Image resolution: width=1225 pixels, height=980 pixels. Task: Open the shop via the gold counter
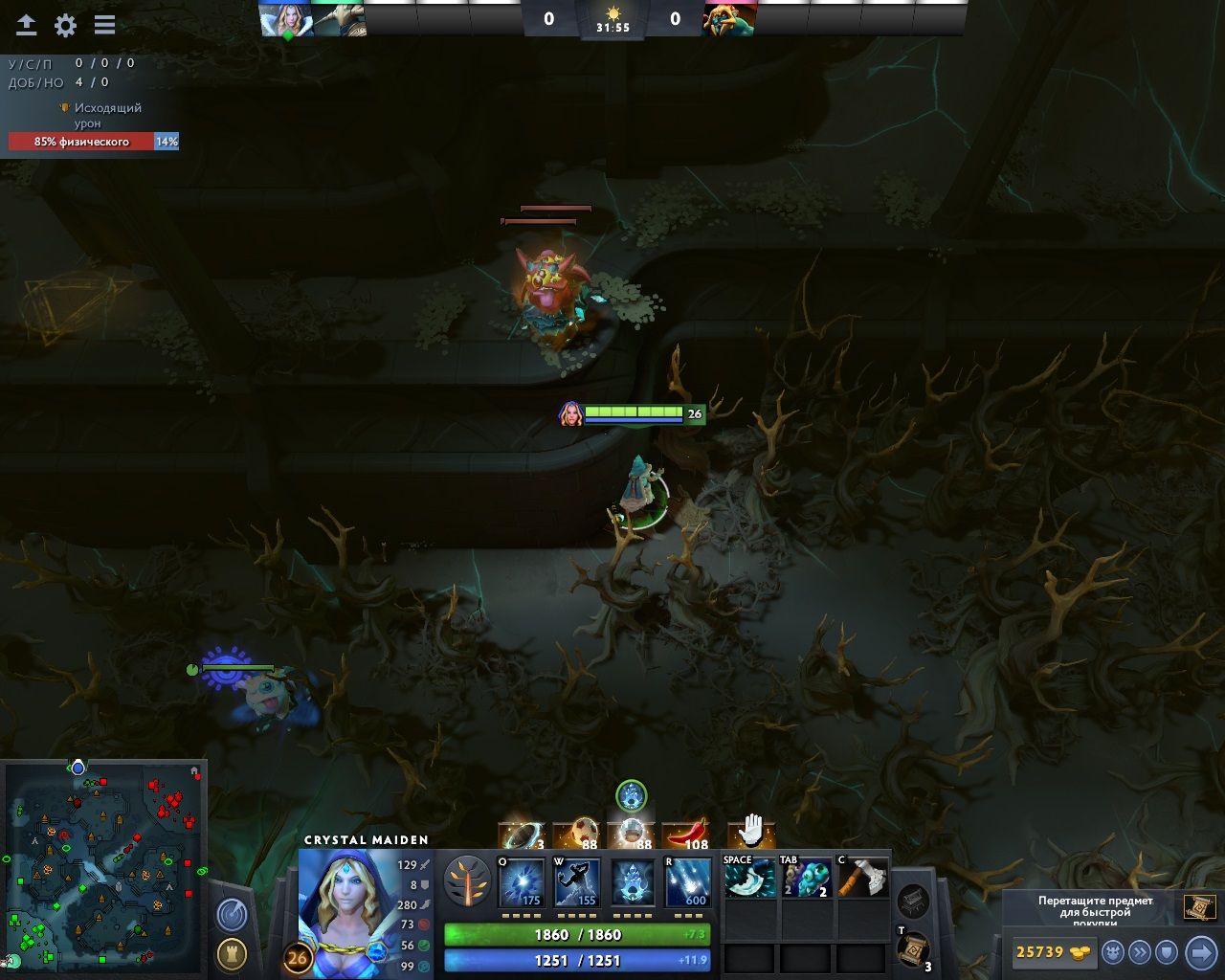pos(1053,952)
